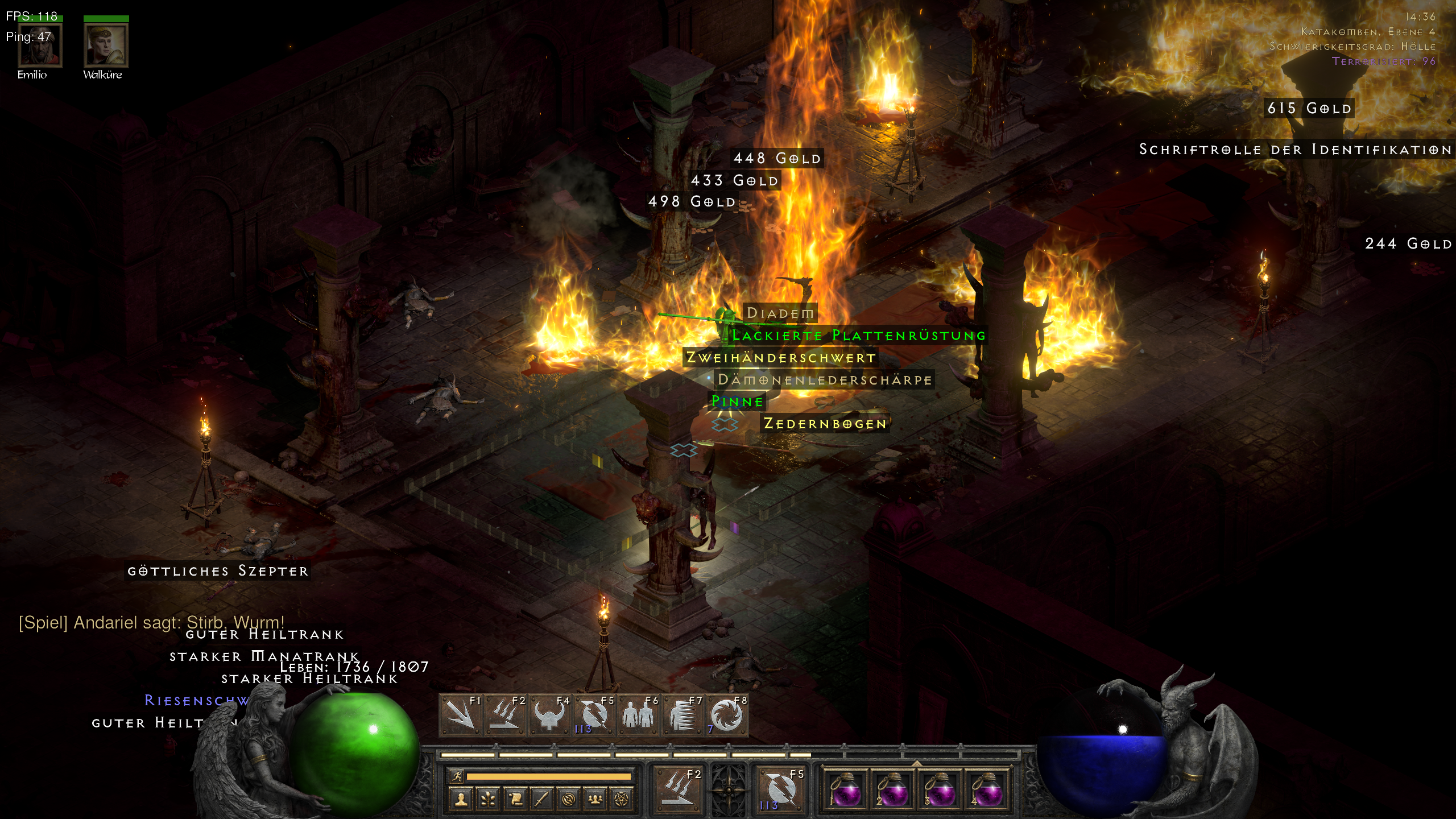1456x819 pixels.
Task: Open the party screen icon
Action: (595, 799)
